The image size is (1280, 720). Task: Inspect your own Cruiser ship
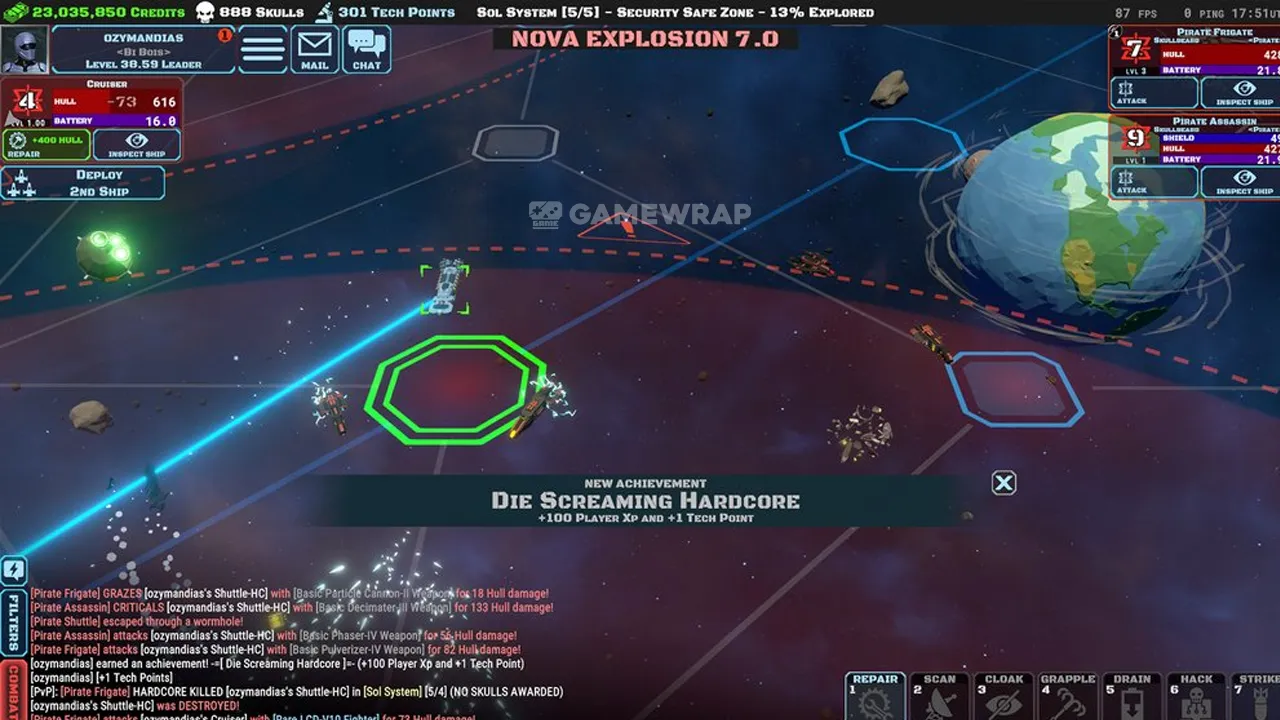(x=137, y=145)
